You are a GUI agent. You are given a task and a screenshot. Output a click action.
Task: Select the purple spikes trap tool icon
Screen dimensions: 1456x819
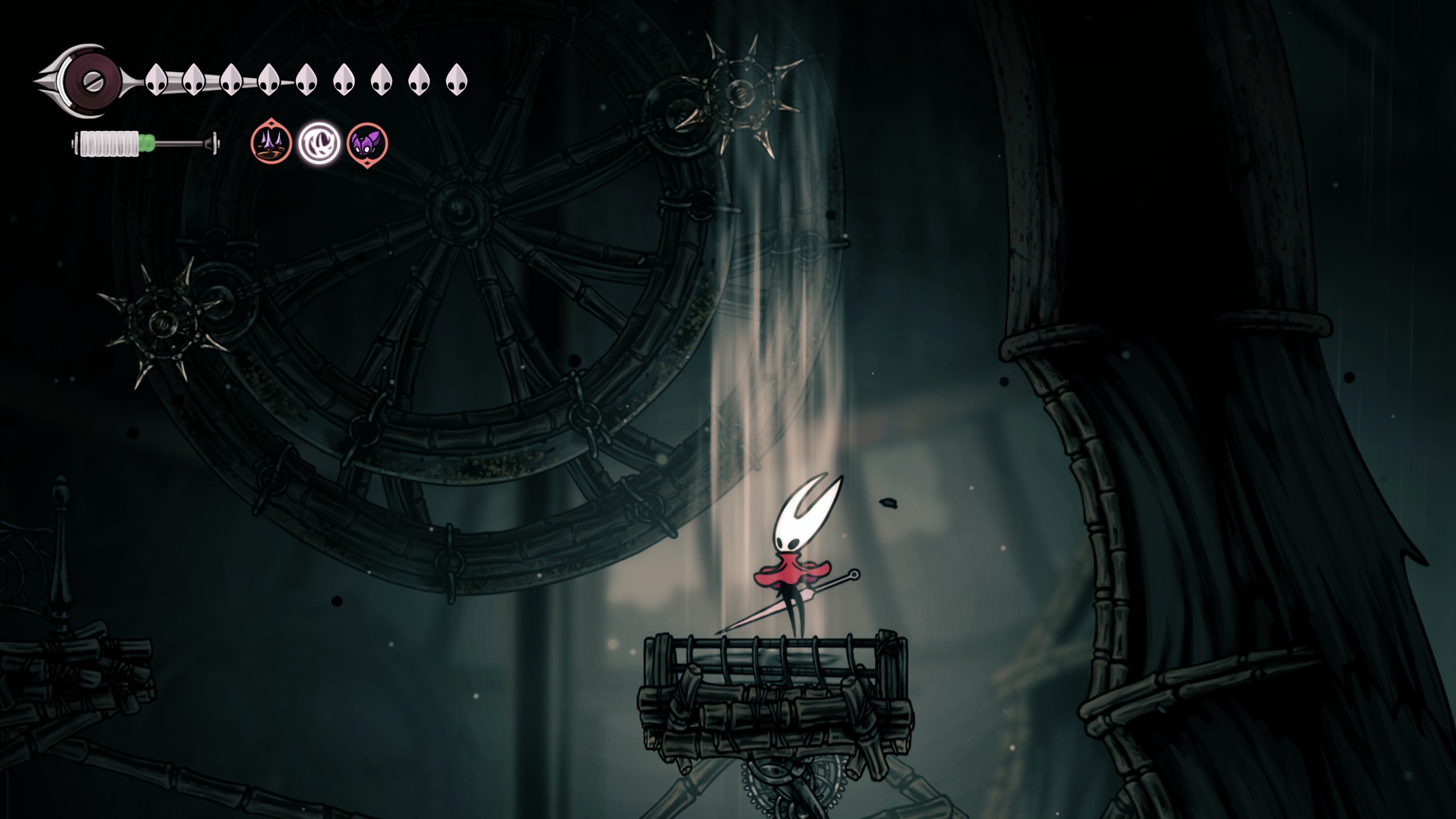[x=271, y=142]
